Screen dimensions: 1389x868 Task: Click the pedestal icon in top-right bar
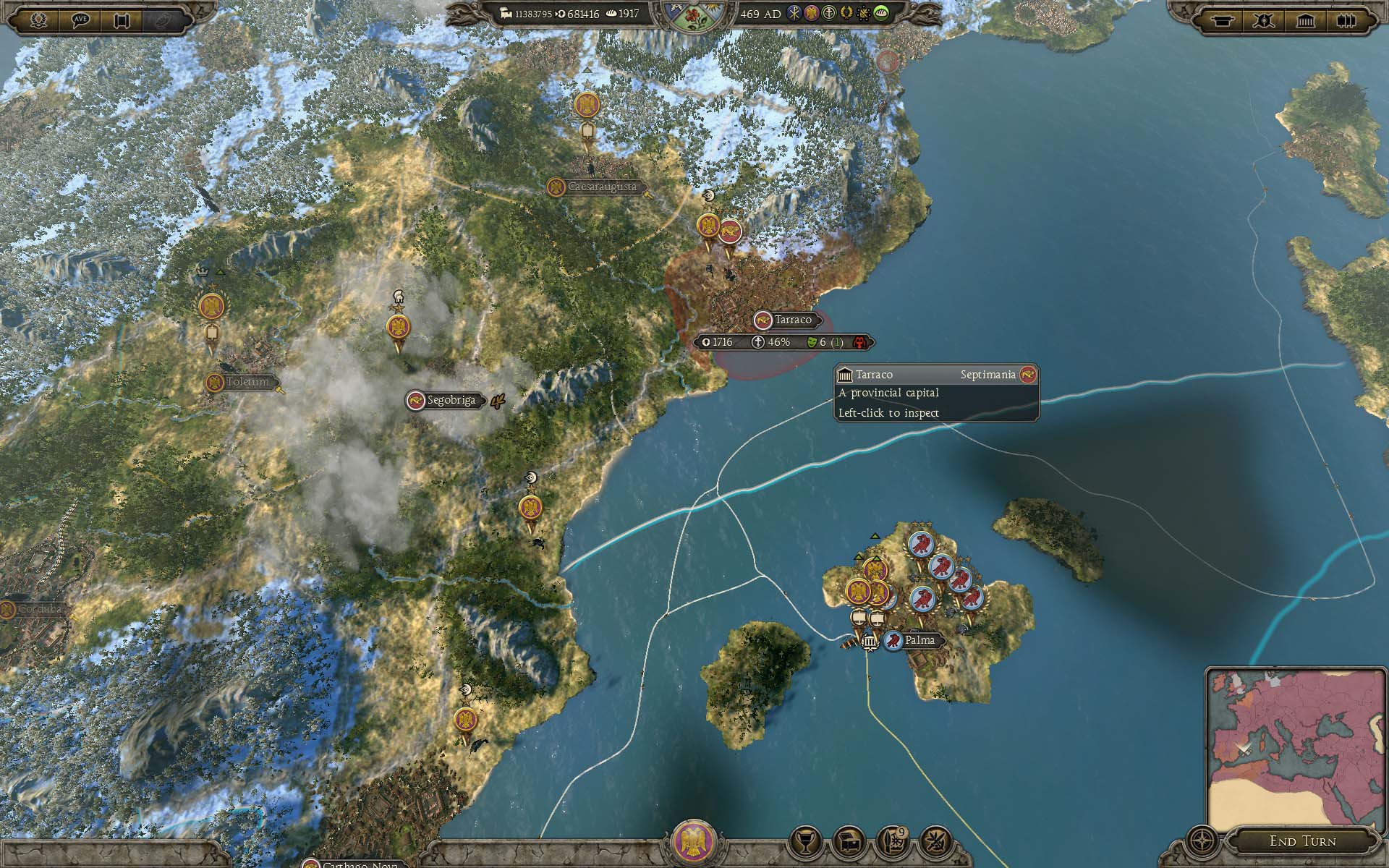1222,20
